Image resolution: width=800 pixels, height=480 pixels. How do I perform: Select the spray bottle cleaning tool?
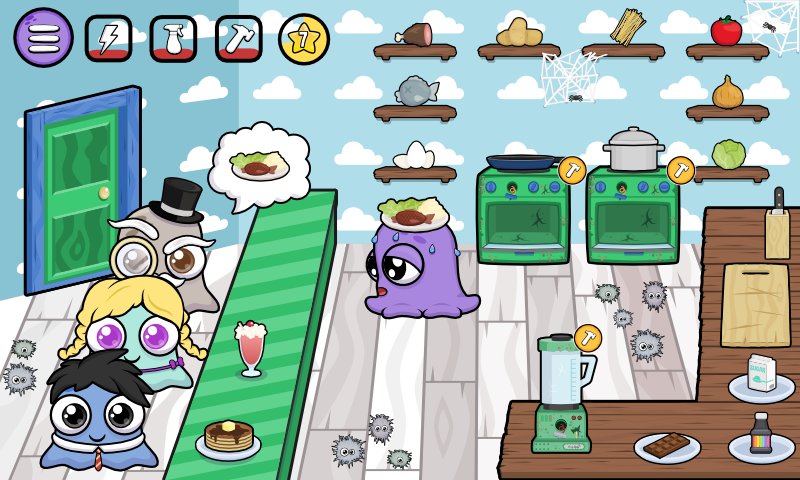point(173,38)
